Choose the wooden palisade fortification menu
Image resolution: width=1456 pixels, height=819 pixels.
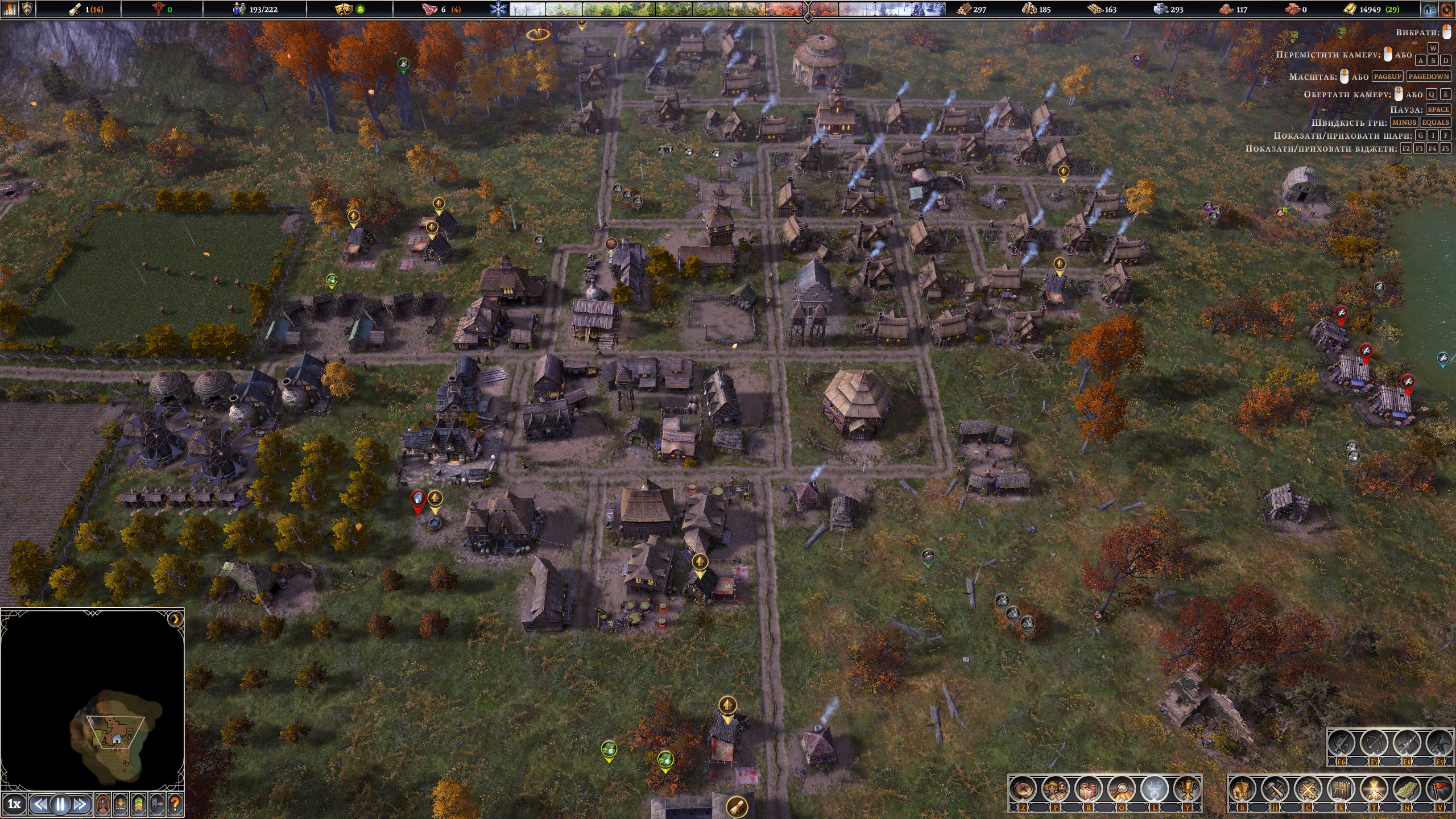1341,789
